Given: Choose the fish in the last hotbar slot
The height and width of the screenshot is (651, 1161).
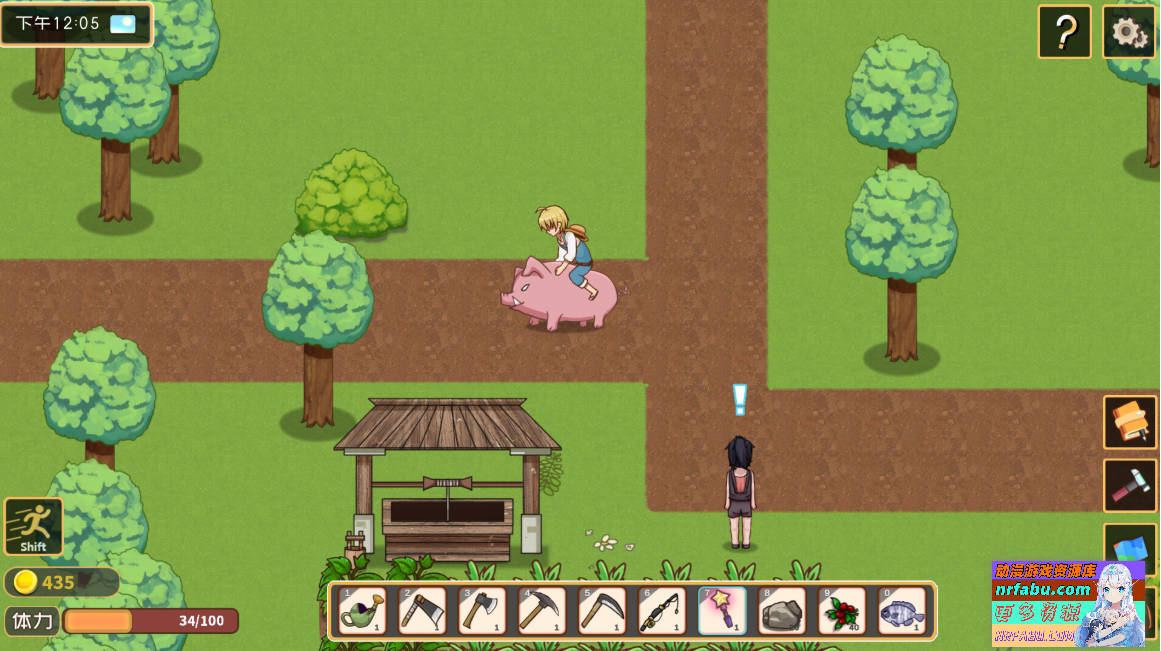Looking at the screenshot, I should 902,611.
